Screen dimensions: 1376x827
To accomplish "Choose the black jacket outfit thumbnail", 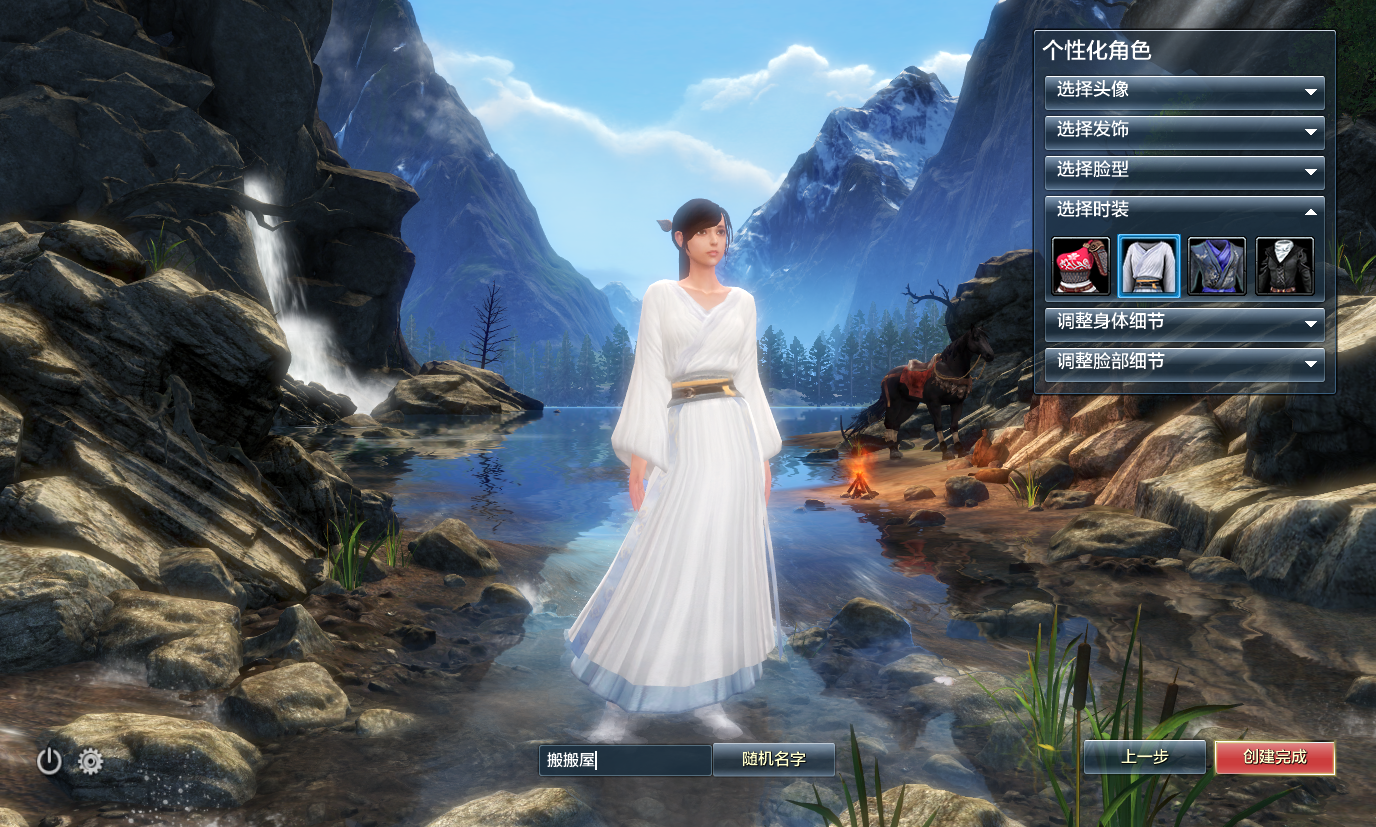I will 1284,266.
